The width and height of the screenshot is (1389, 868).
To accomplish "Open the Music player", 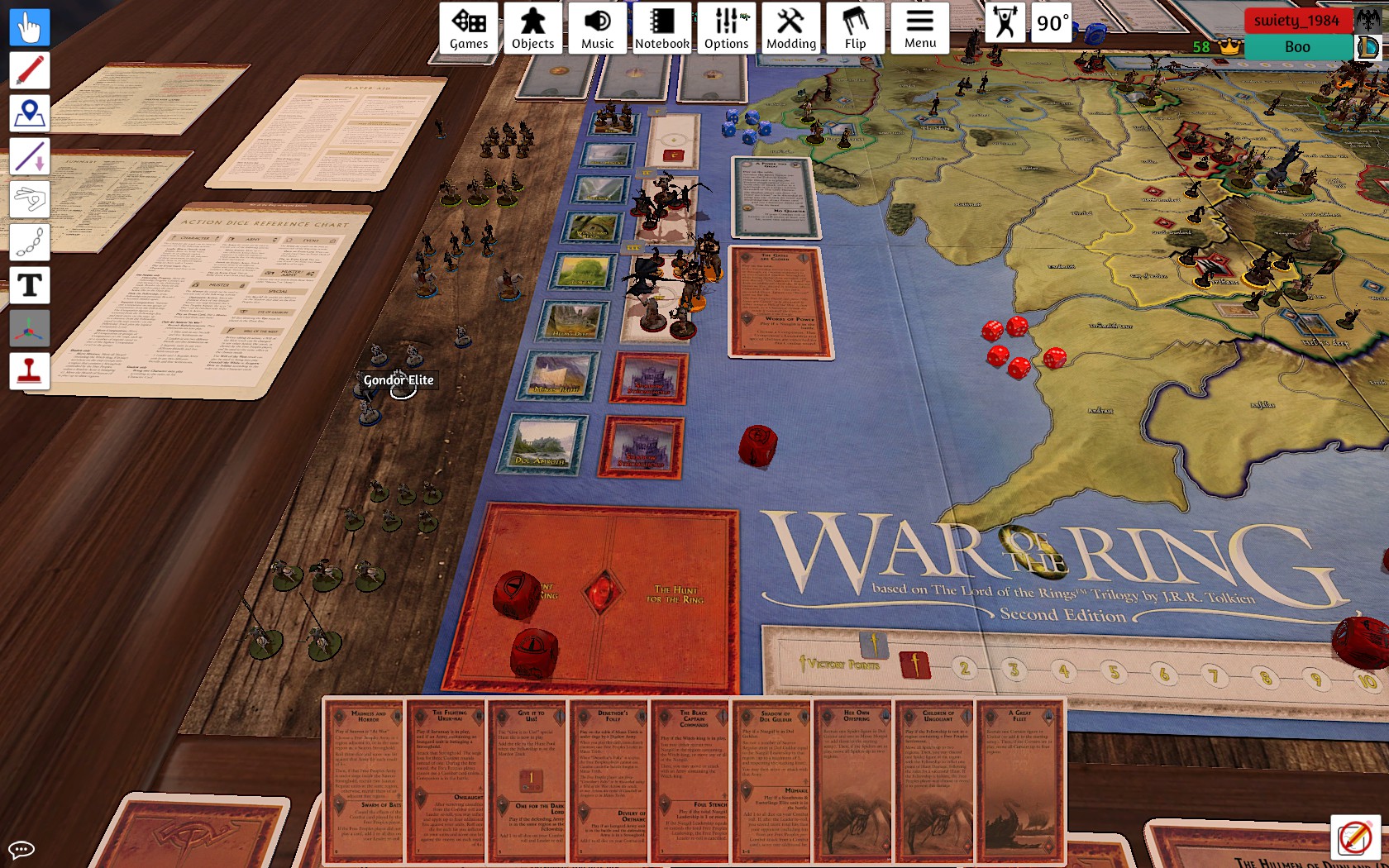I will (x=597, y=28).
